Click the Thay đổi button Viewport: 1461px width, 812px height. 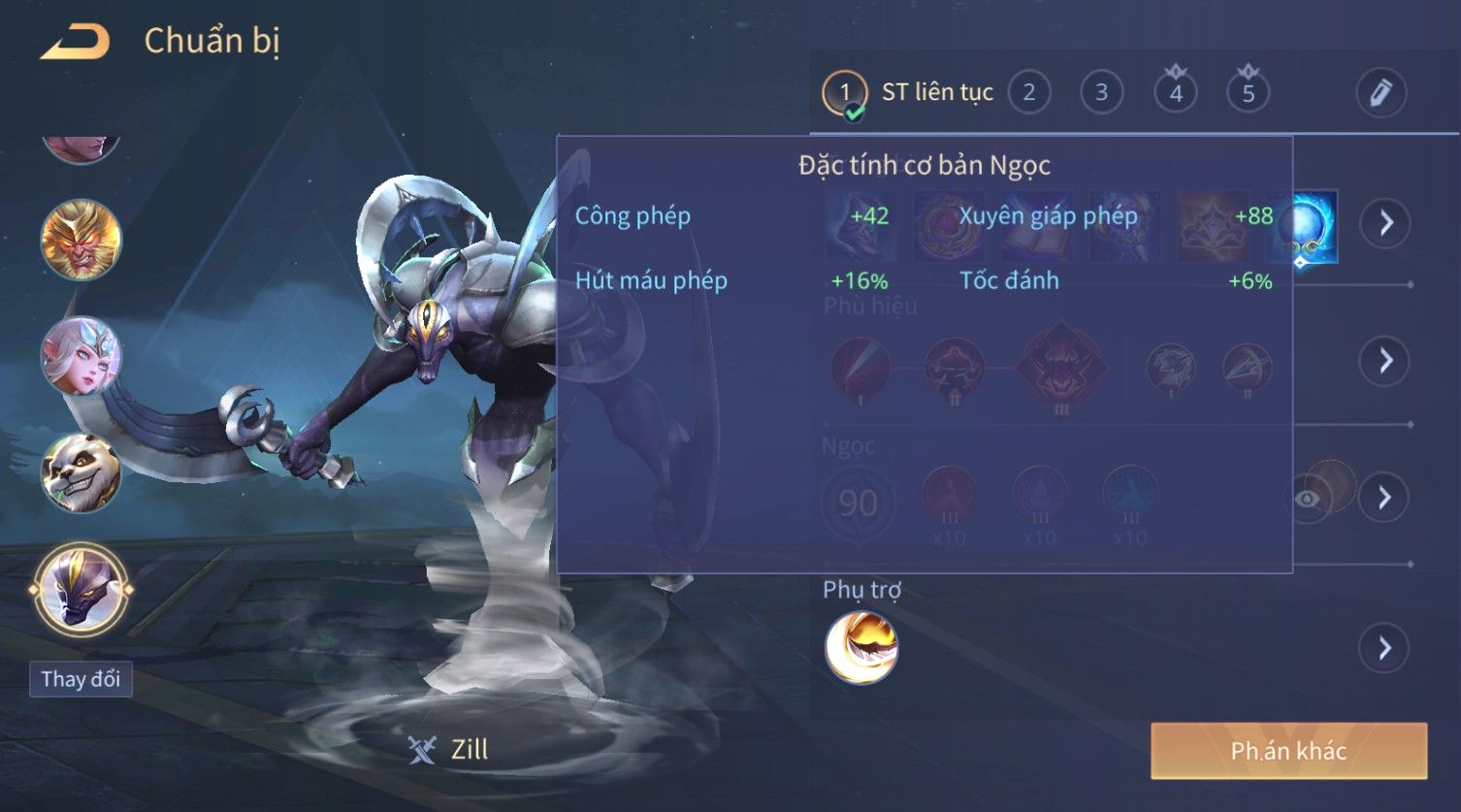(81, 679)
